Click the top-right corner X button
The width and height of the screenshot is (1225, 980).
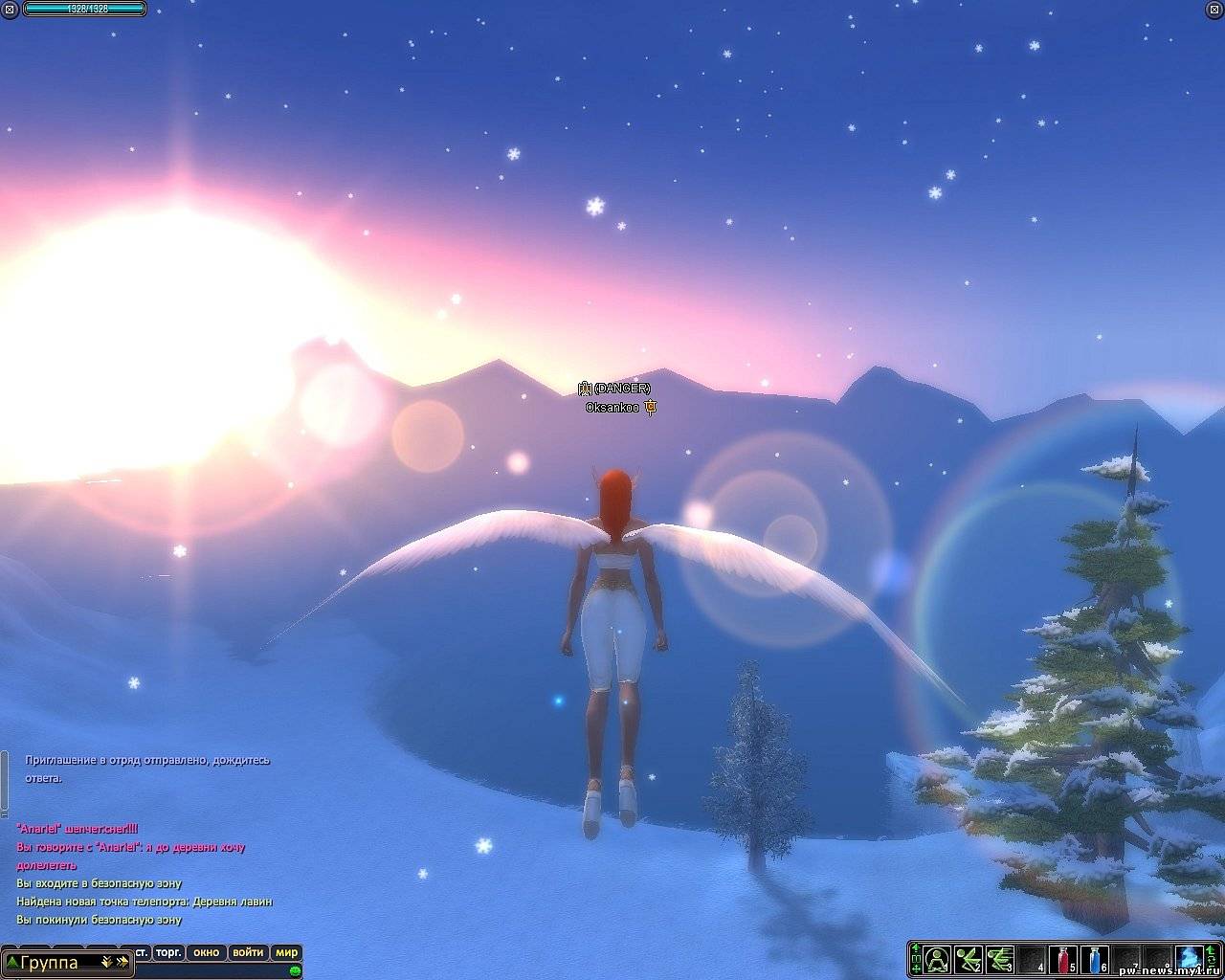pos(1215,9)
